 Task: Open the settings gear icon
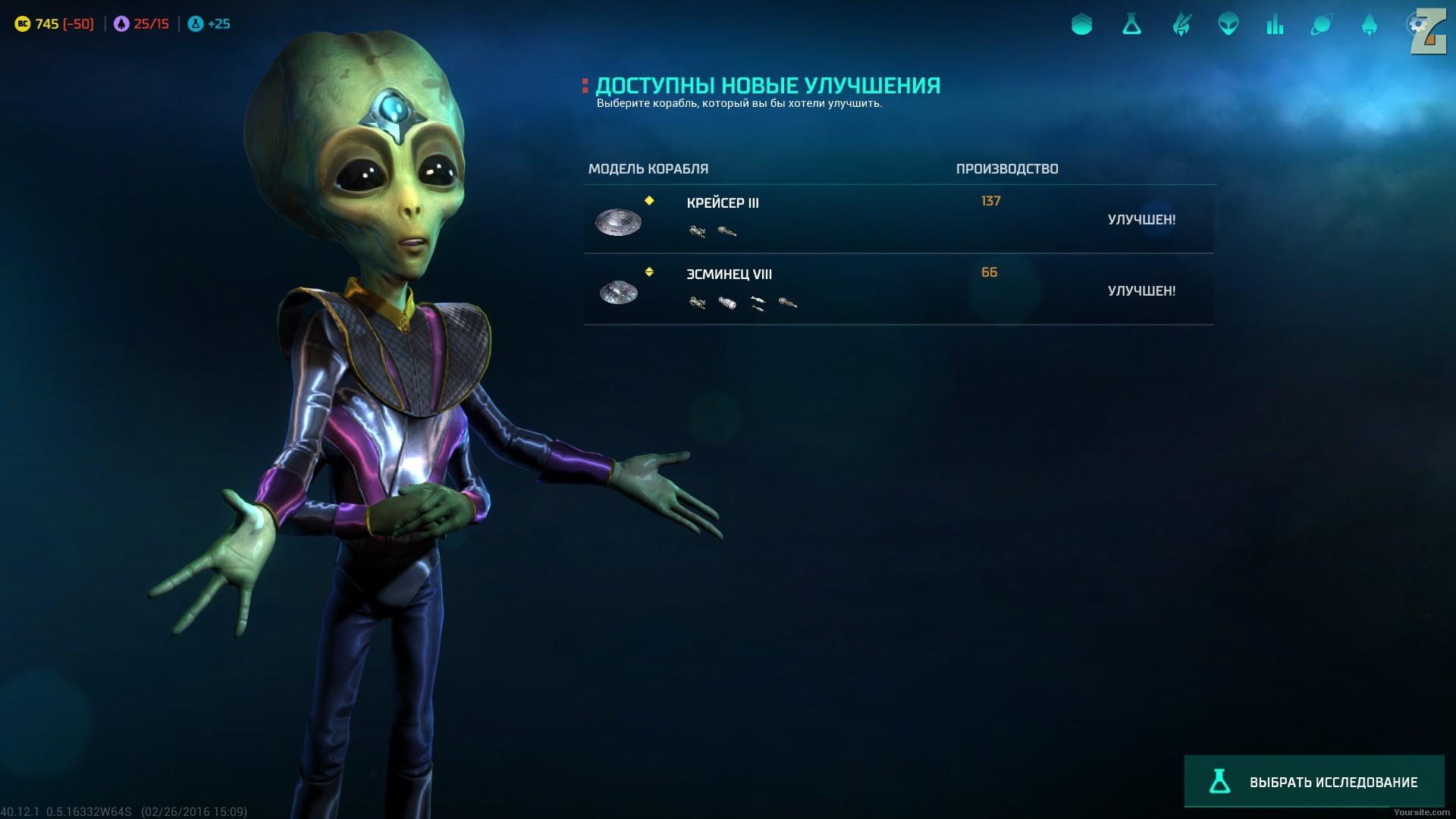(1416, 25)
